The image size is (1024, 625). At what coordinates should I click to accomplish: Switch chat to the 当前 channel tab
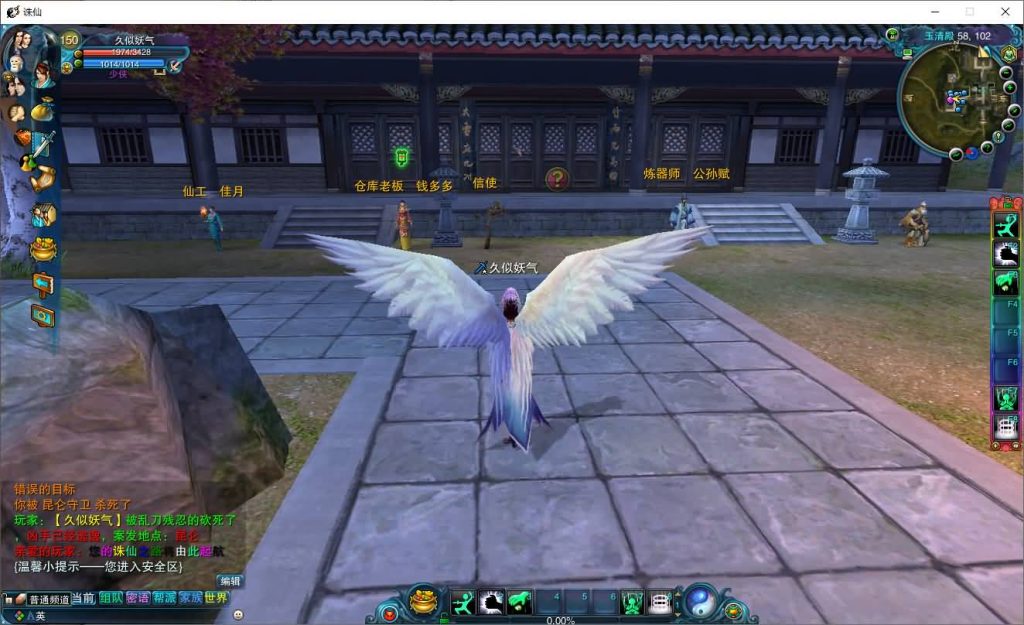tap(83, 598)
